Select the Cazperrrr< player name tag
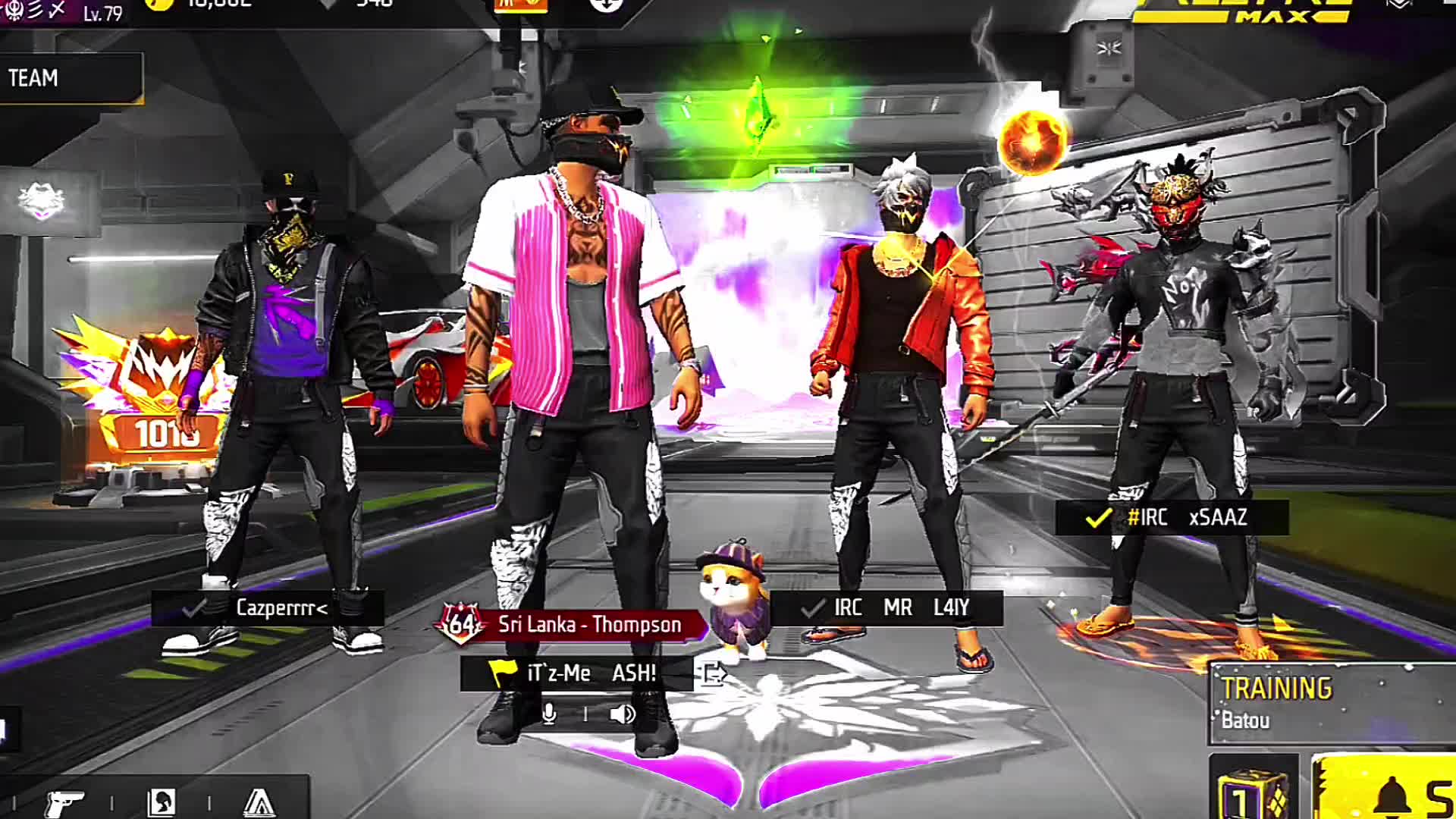Image resolution: width=1456 pixels, height=819 pixels. 267,608
